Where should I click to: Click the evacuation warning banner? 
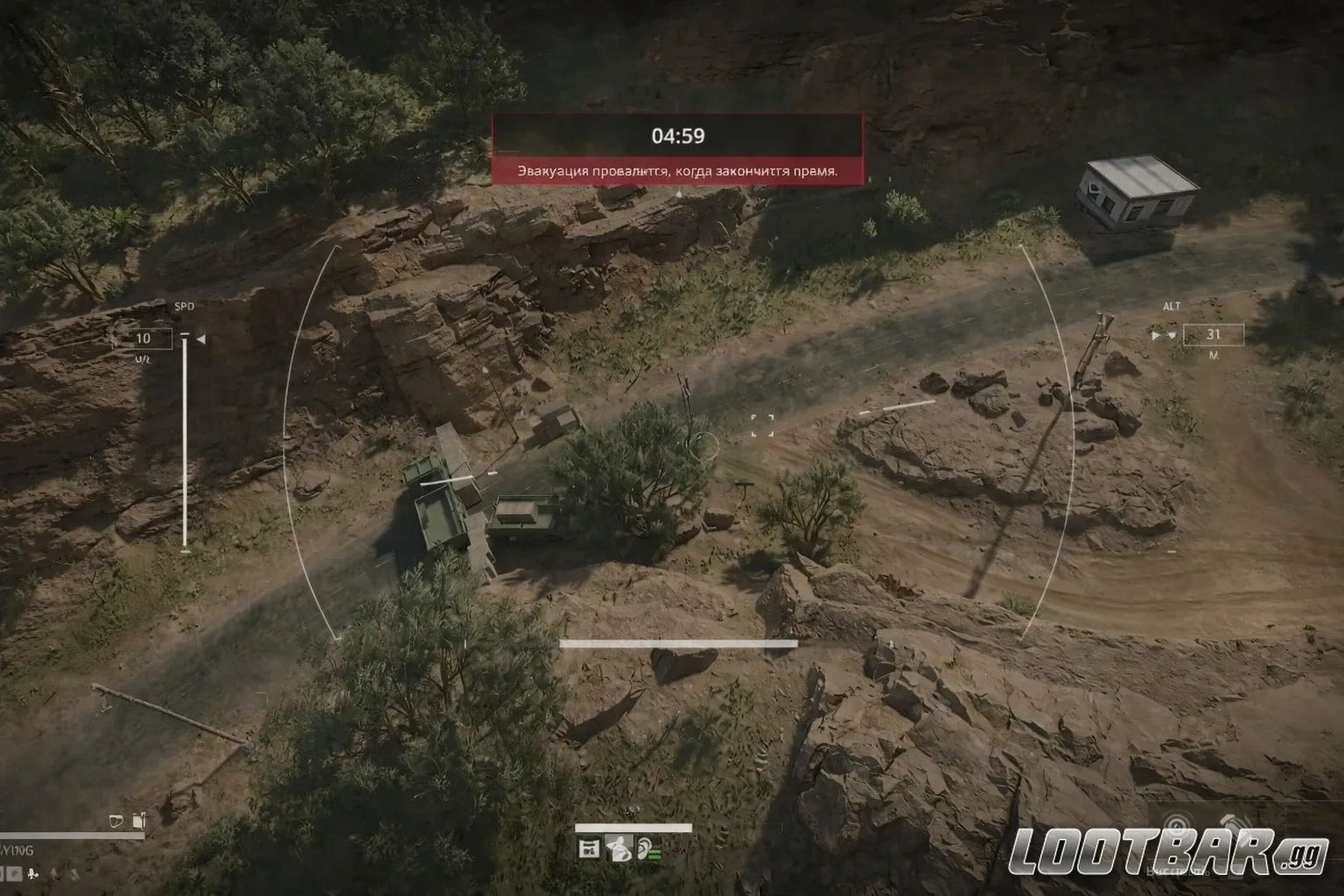[x=677, y=171]
